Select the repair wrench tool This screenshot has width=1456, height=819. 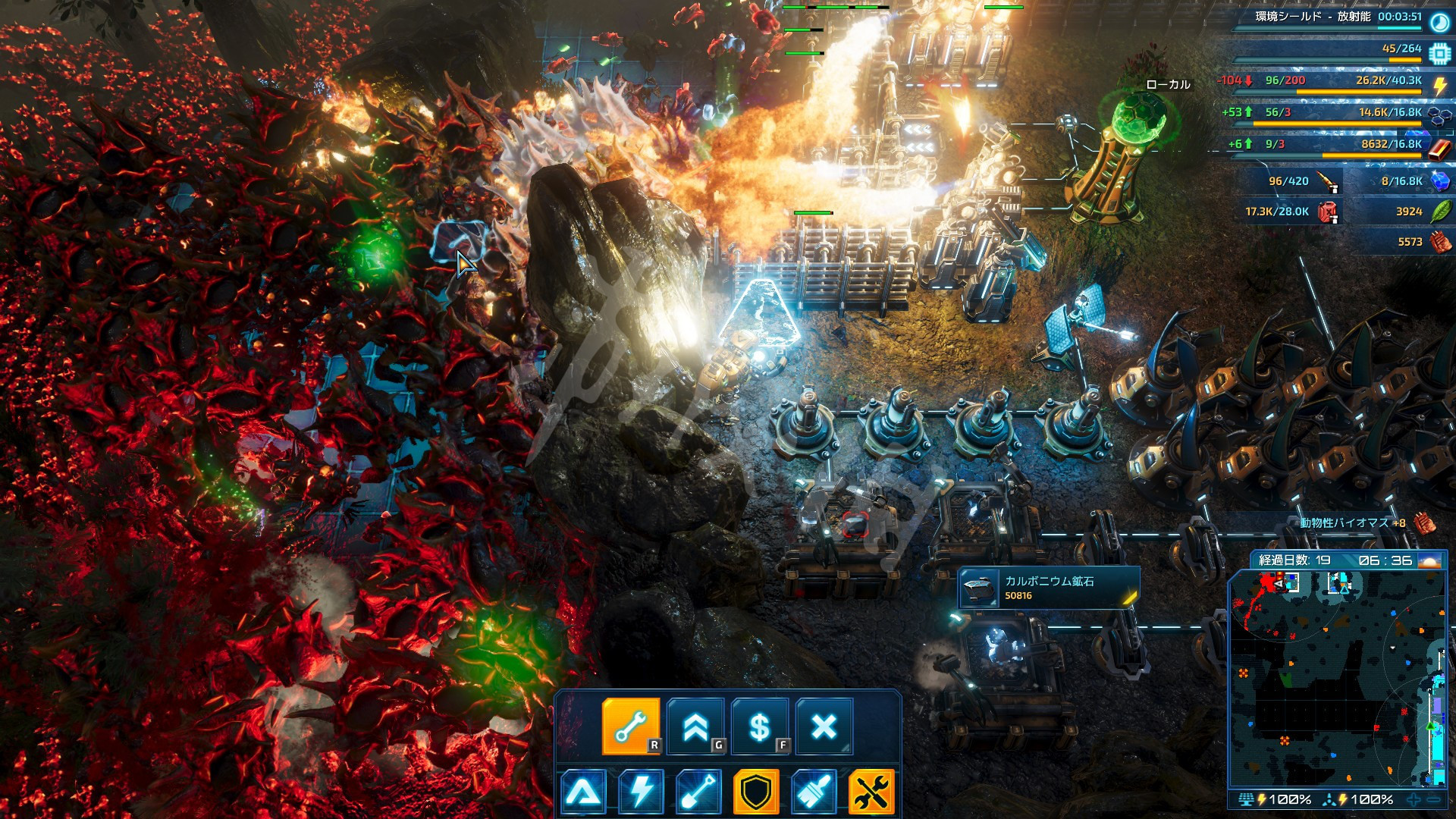pos(631,726)
